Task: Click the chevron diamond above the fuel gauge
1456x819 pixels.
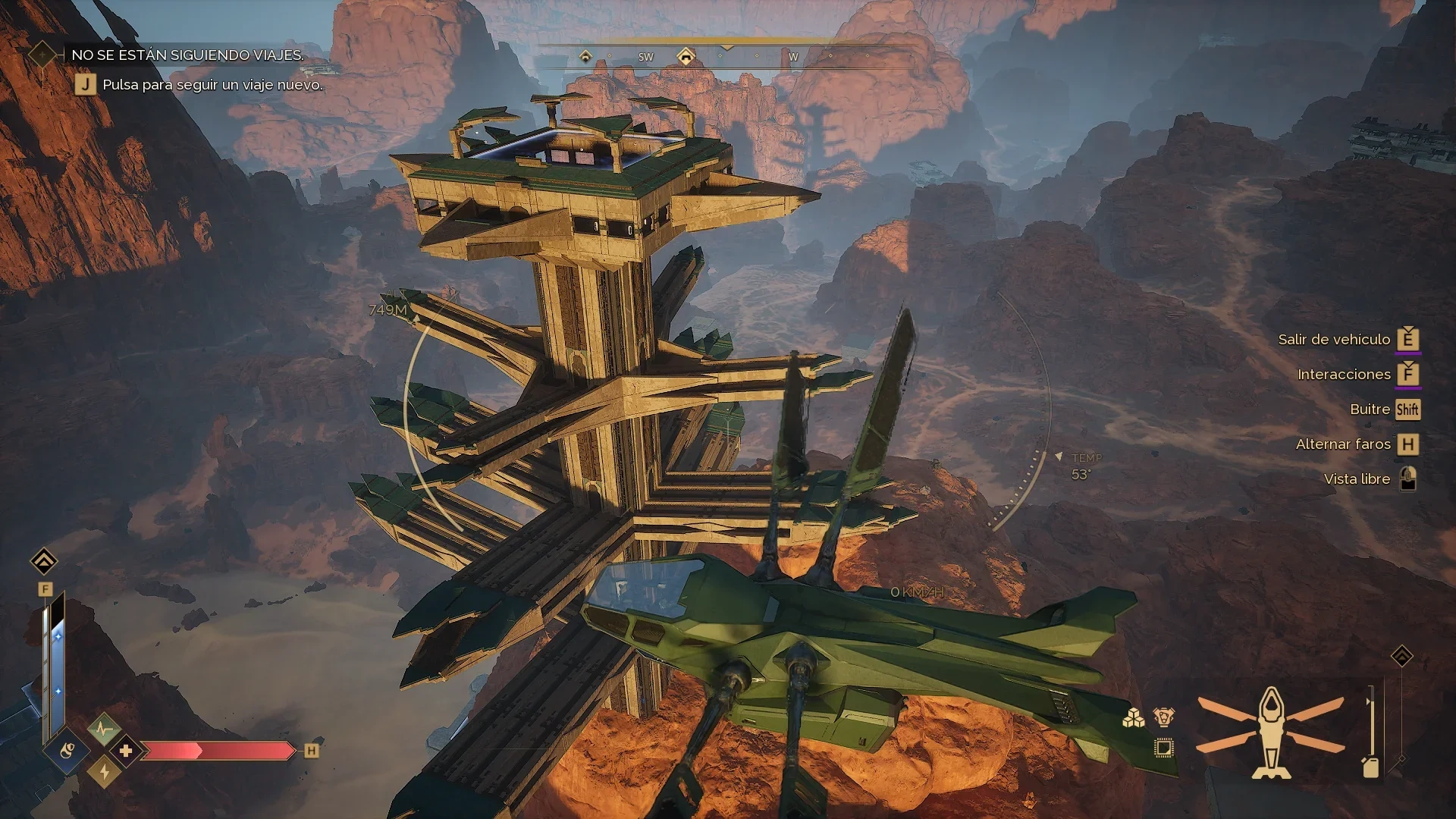Action: coord(1401,656)
